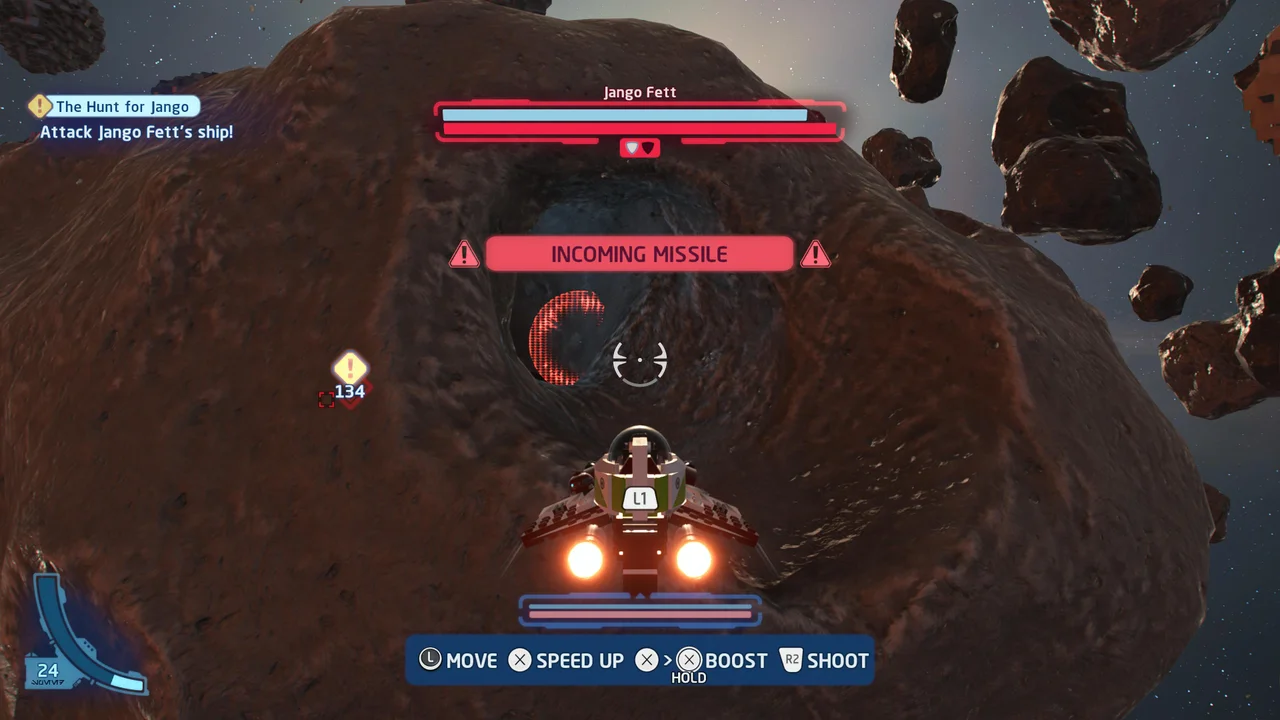Click the X speed up button icon
The width and height of the screenshot is (1280, 720).
(520, 660)
